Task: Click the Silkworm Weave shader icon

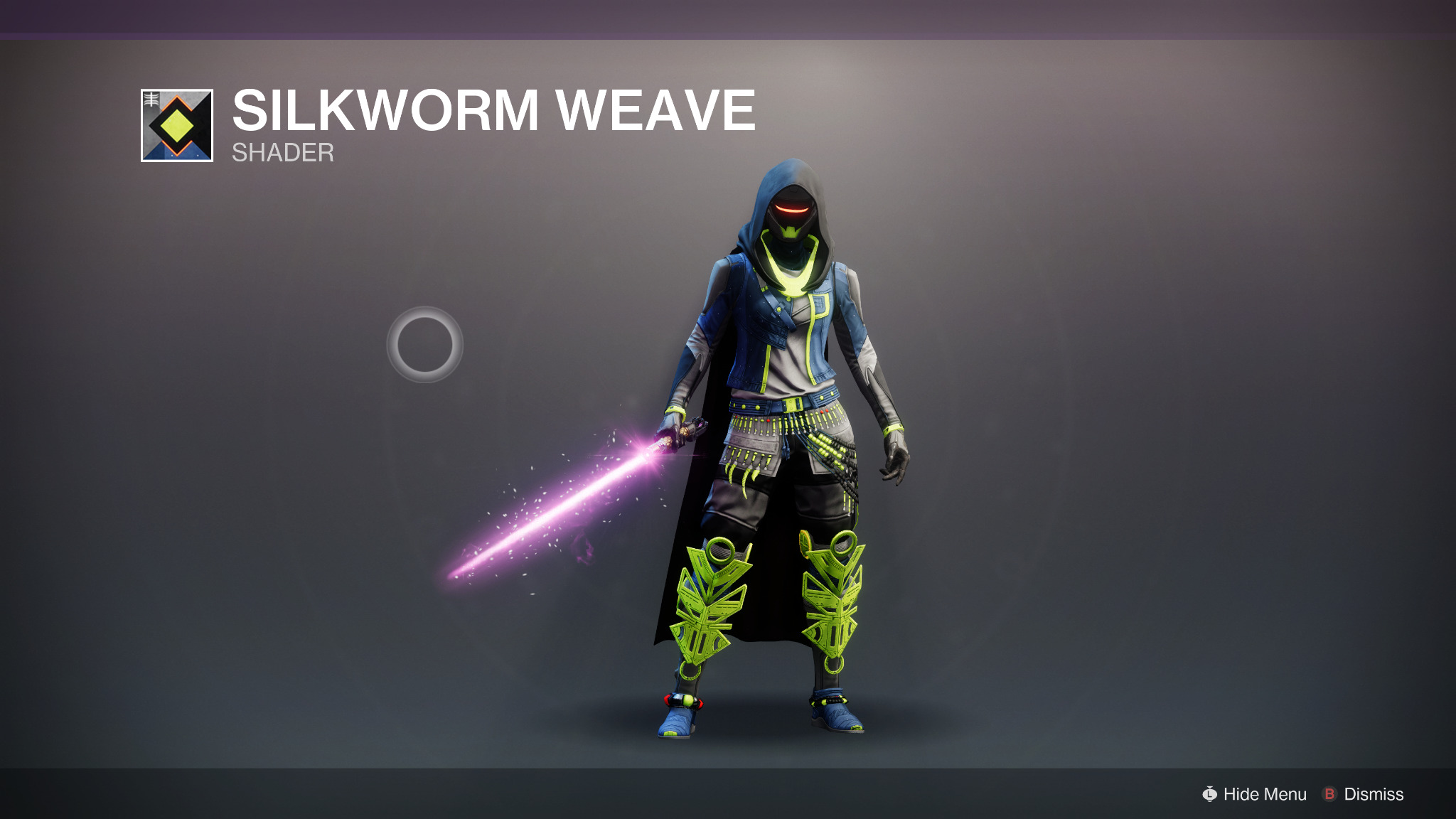Action: pyautogui.click(x=177, y=126)
